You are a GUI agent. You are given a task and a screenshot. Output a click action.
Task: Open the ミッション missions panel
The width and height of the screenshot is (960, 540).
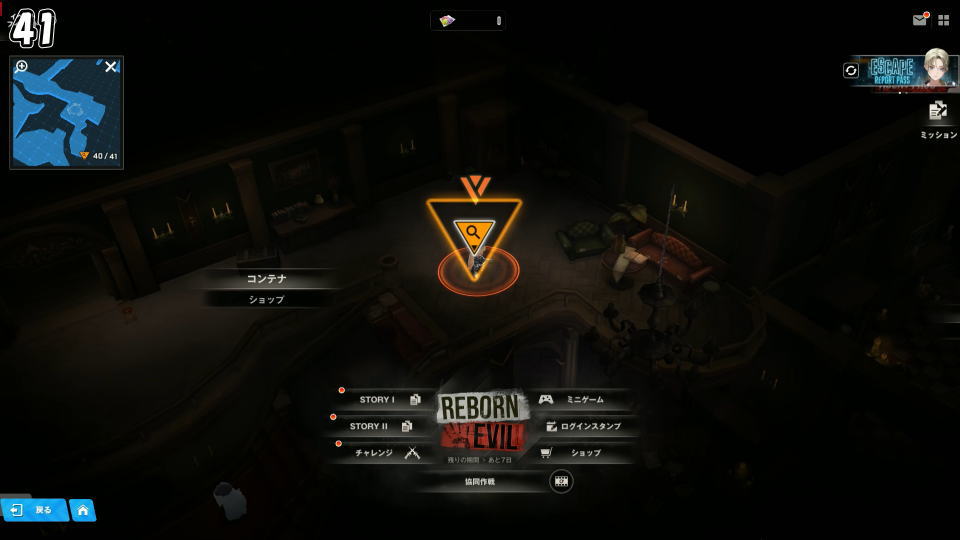click(x=938, y=118)
